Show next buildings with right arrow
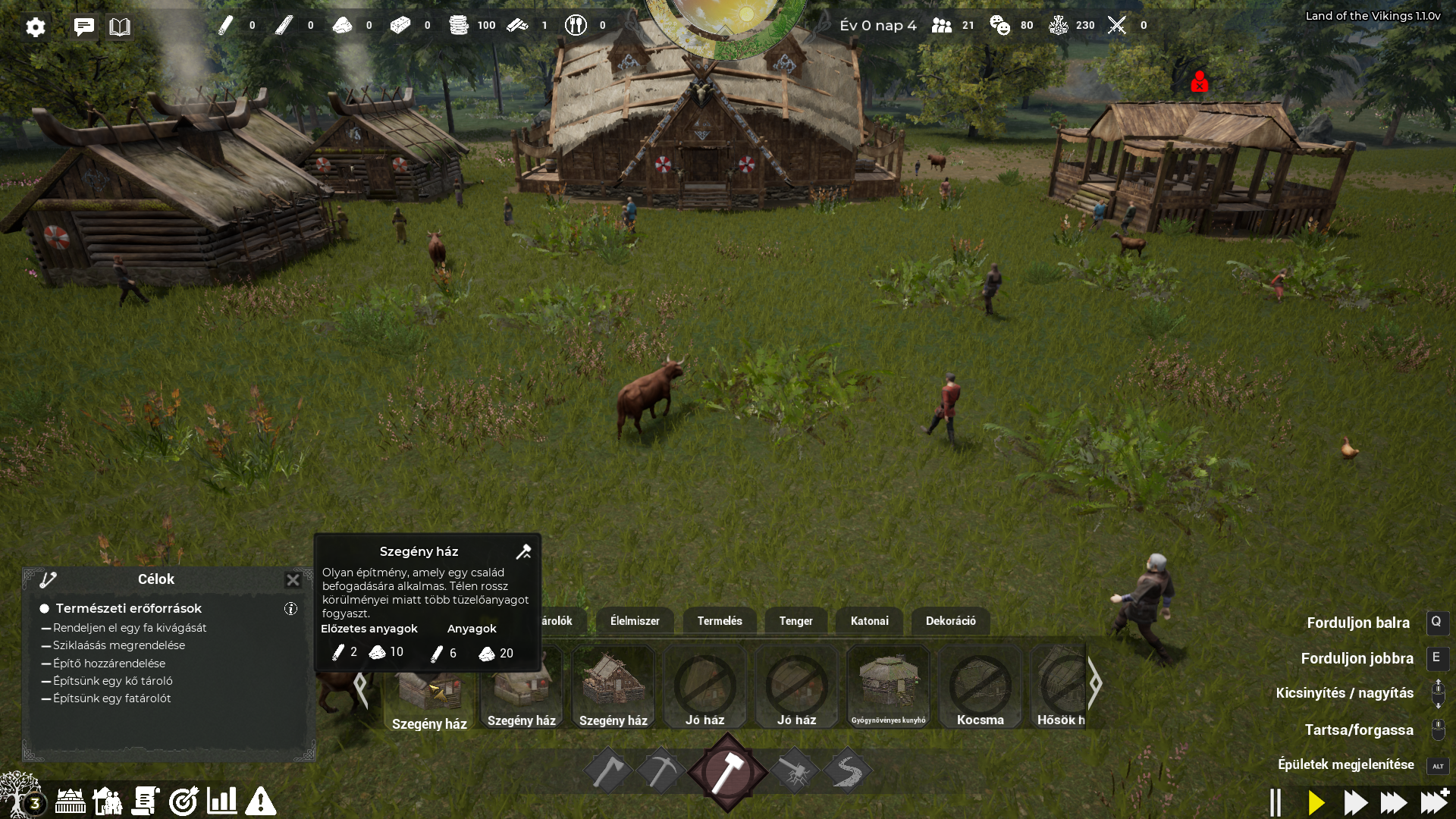 tap(1095, 683)
